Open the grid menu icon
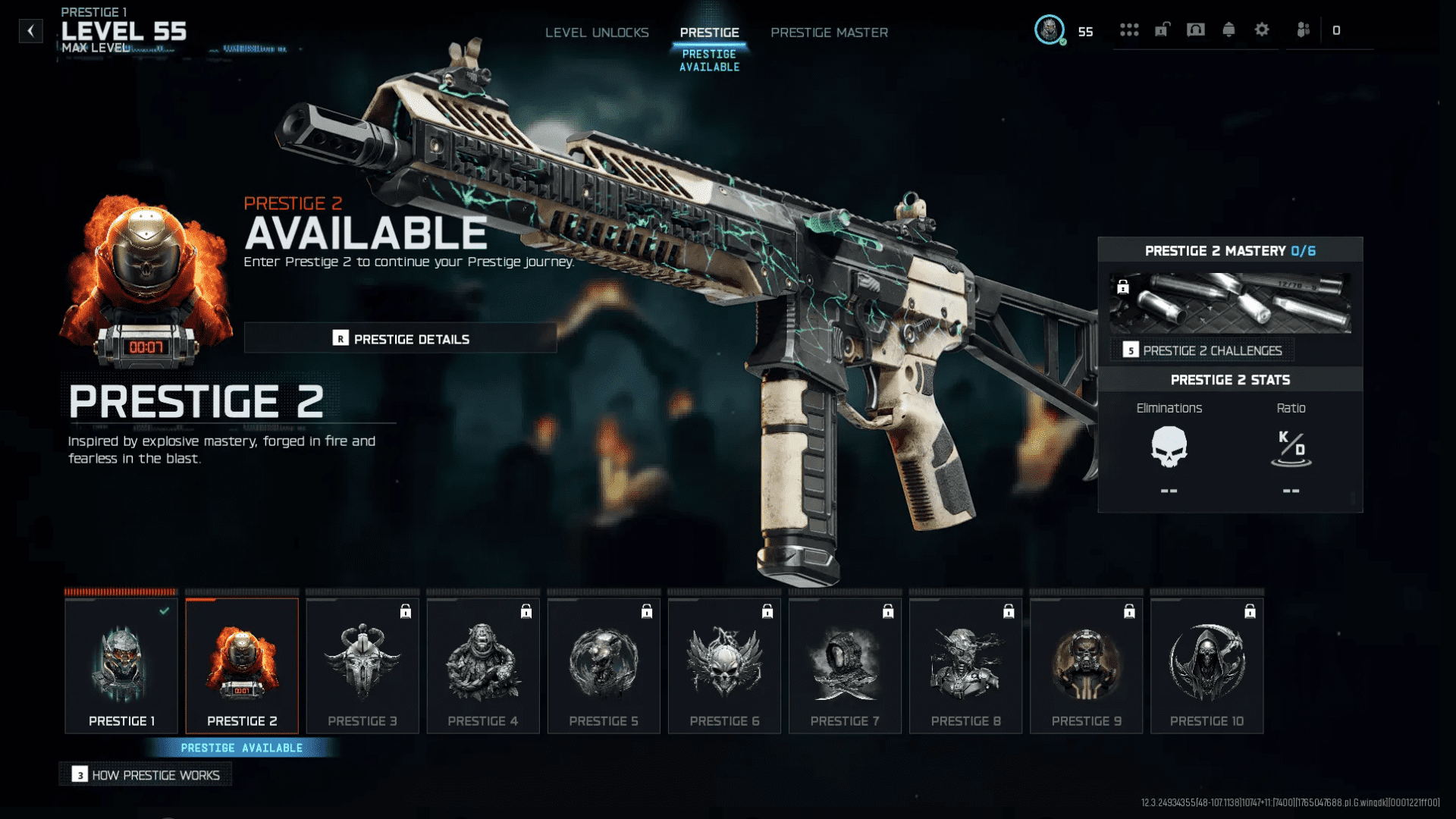Screen dimensions: 1456x819 pyautogui.click(x=1129, y=30)
